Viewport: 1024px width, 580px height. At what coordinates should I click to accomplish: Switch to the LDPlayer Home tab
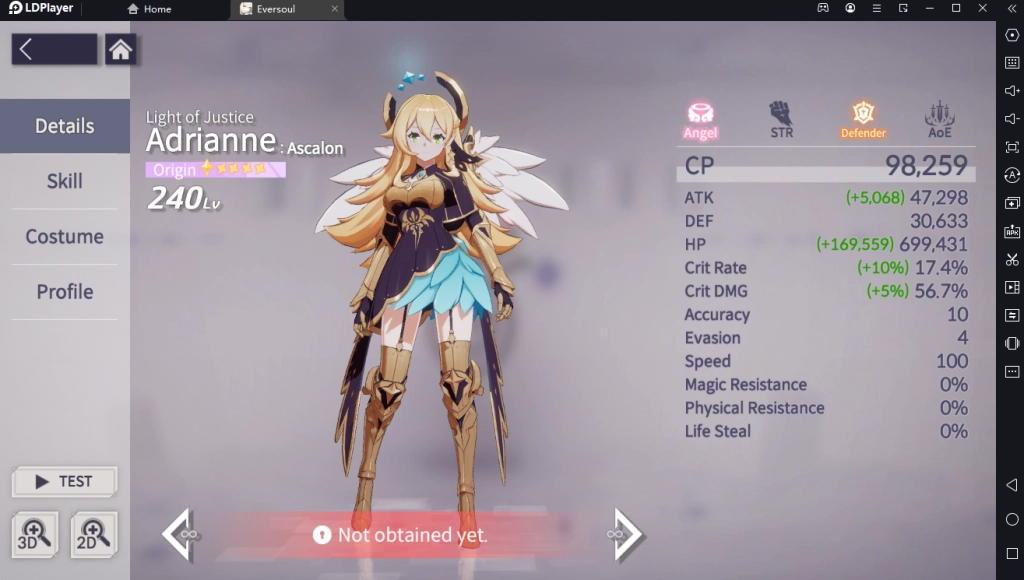tap(150, 9)
